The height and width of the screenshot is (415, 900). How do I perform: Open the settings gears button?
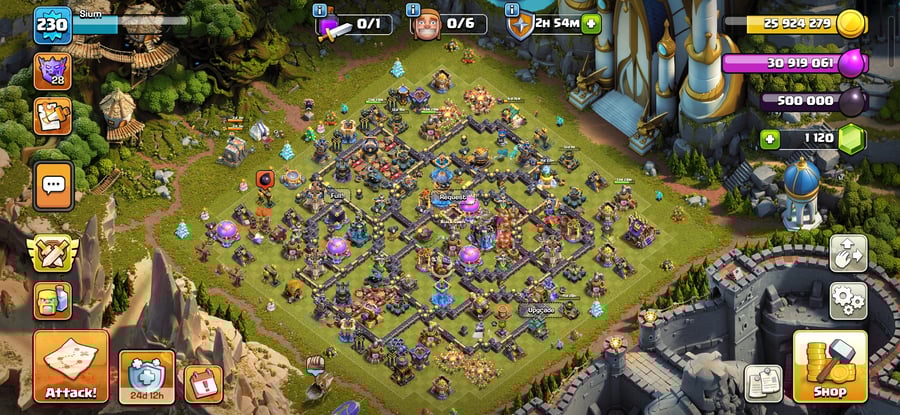(x=848, y=299)
